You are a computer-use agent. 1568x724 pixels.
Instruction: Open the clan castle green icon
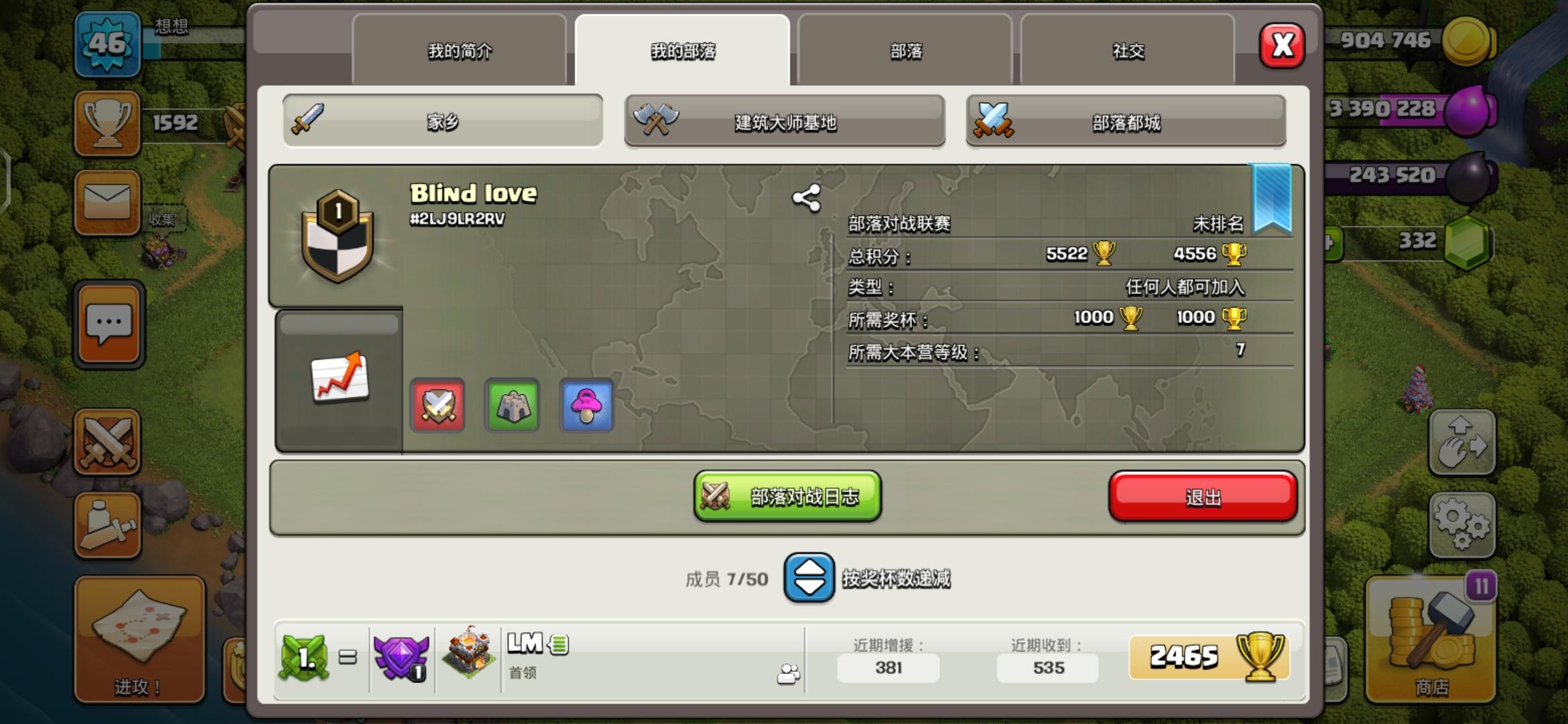coord(512,406)
